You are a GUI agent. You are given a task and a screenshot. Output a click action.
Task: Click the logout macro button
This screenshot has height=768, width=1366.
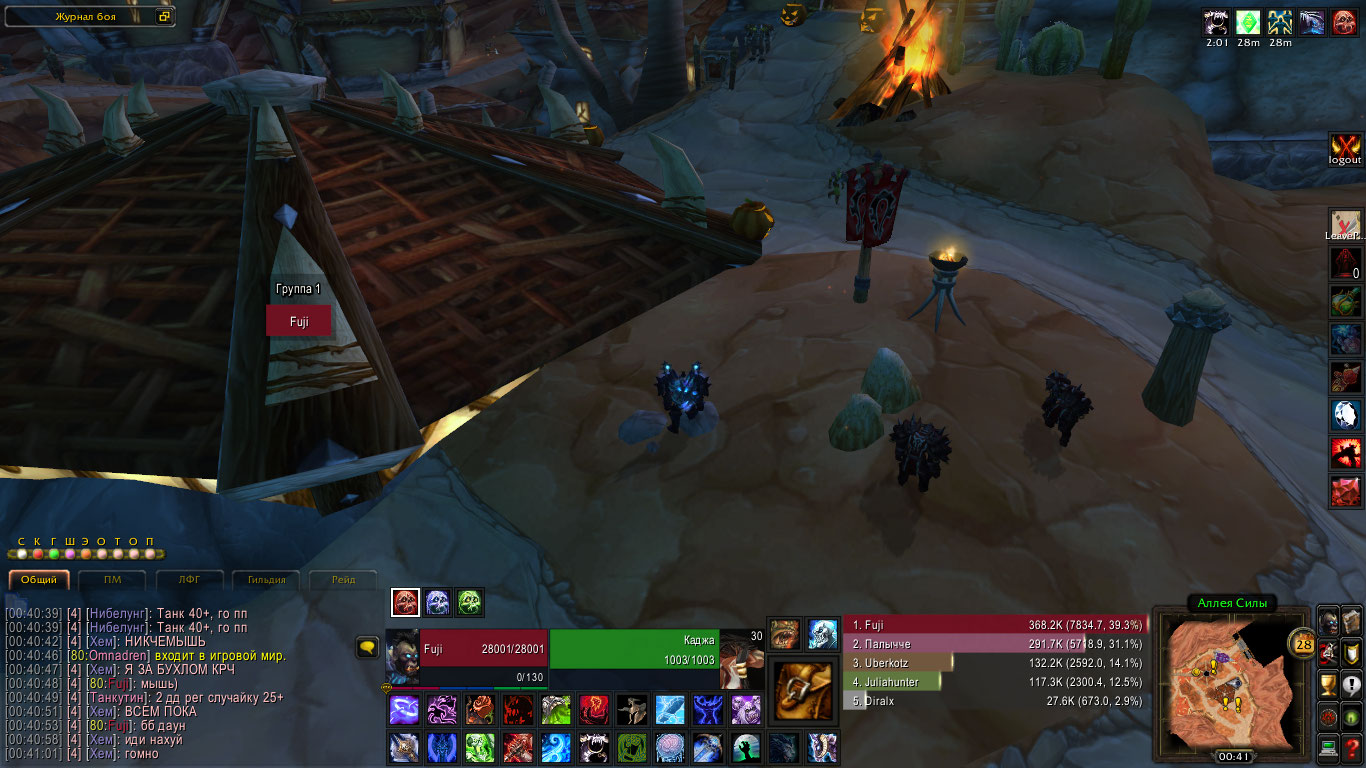click(1345, 148)
